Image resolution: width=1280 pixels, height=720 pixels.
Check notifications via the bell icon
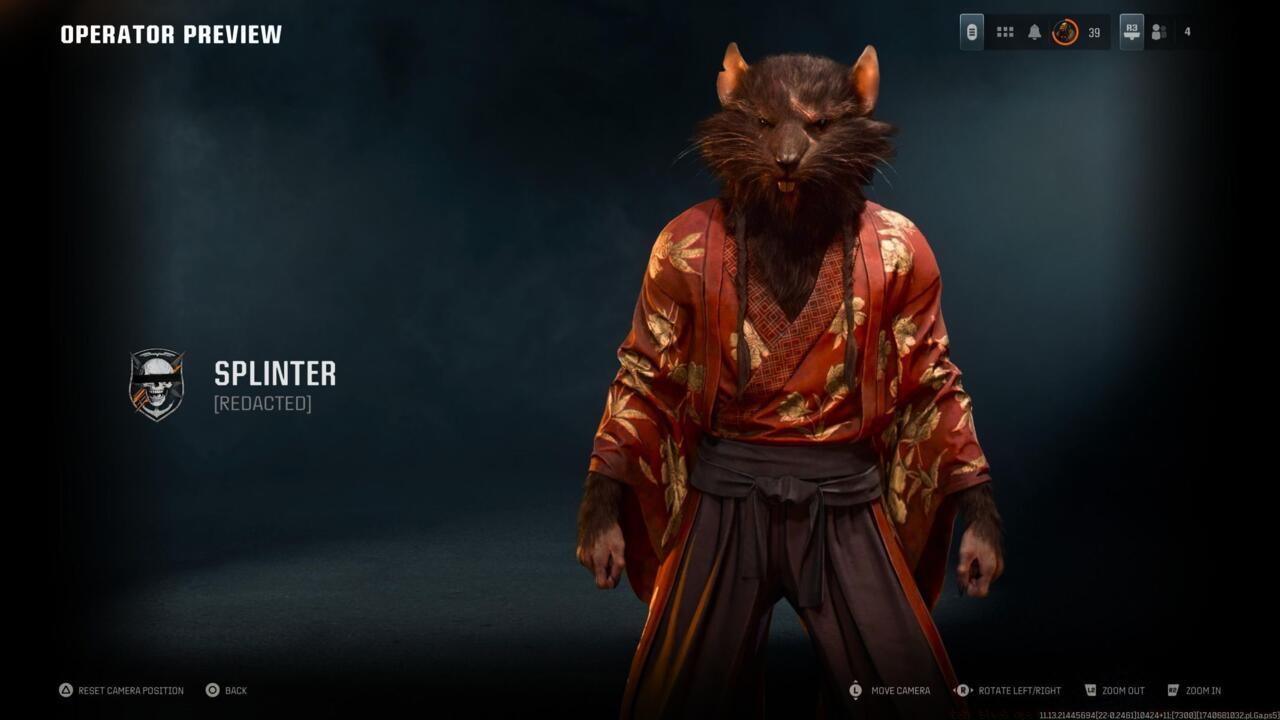1036,31
